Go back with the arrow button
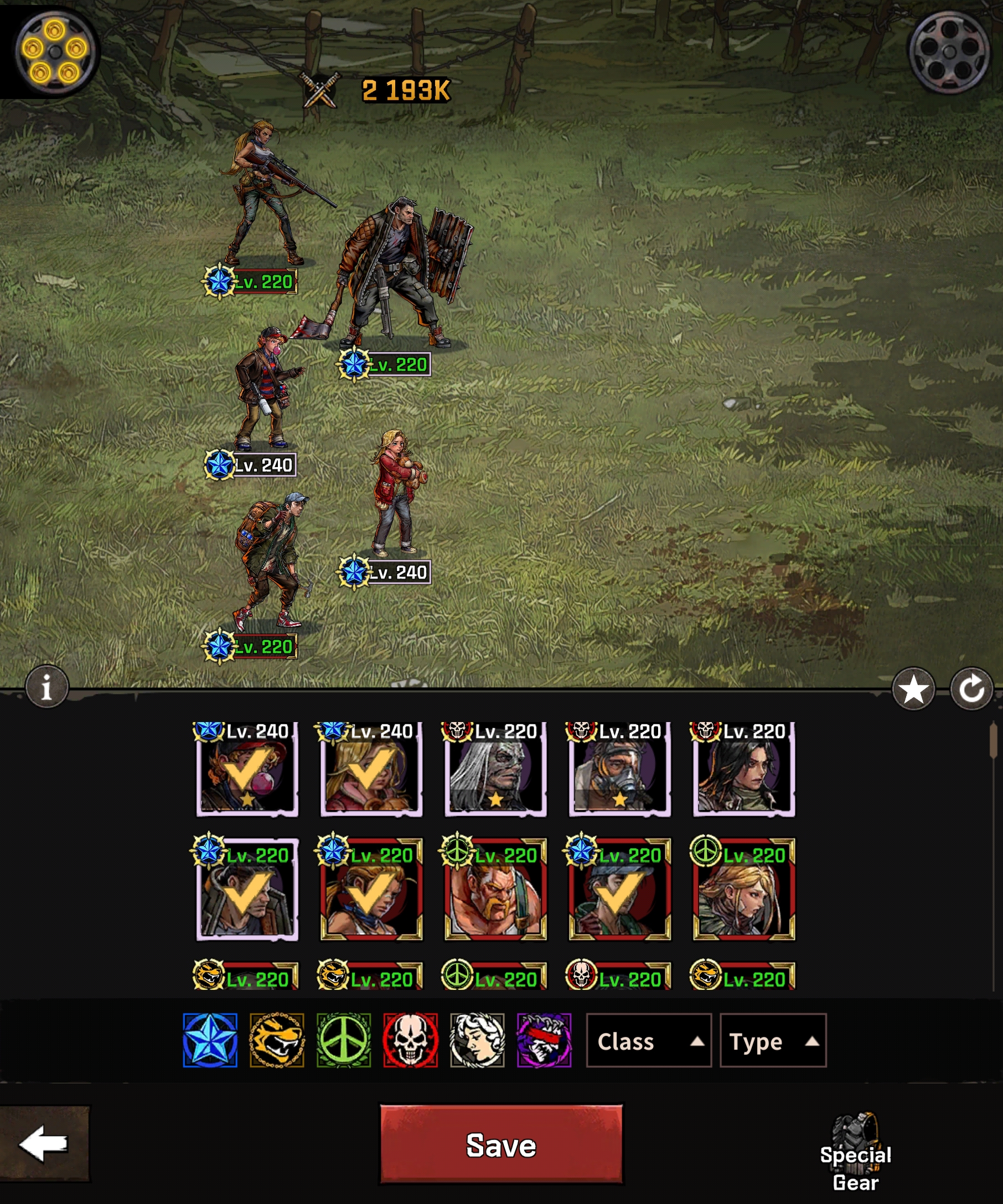Image resolution: width=1003 pixels, height=1204 pixels. pos(44,1144)
